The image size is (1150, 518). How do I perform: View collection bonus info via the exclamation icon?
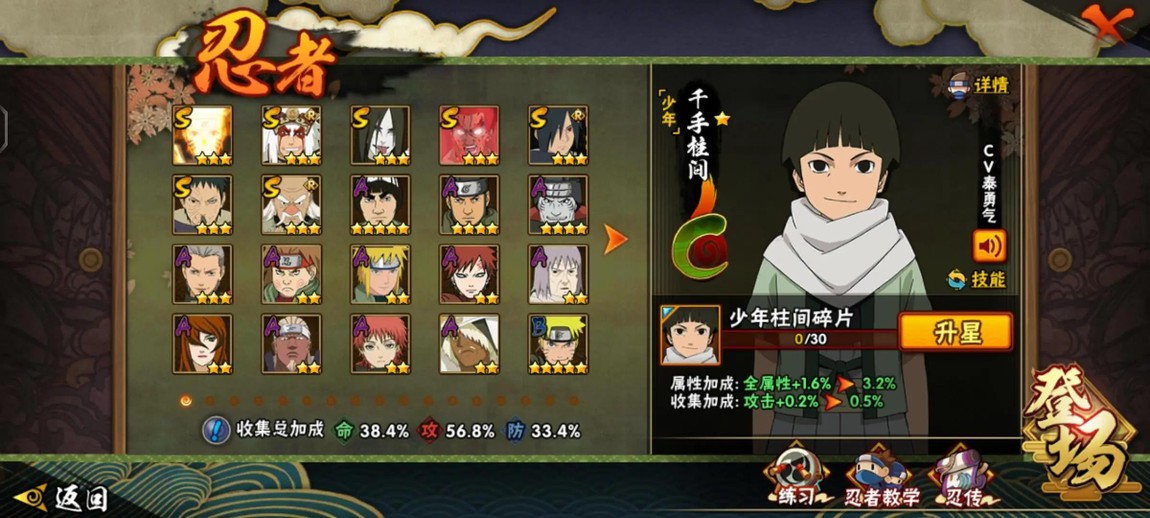pyautogui.click(x=215, y=431)
